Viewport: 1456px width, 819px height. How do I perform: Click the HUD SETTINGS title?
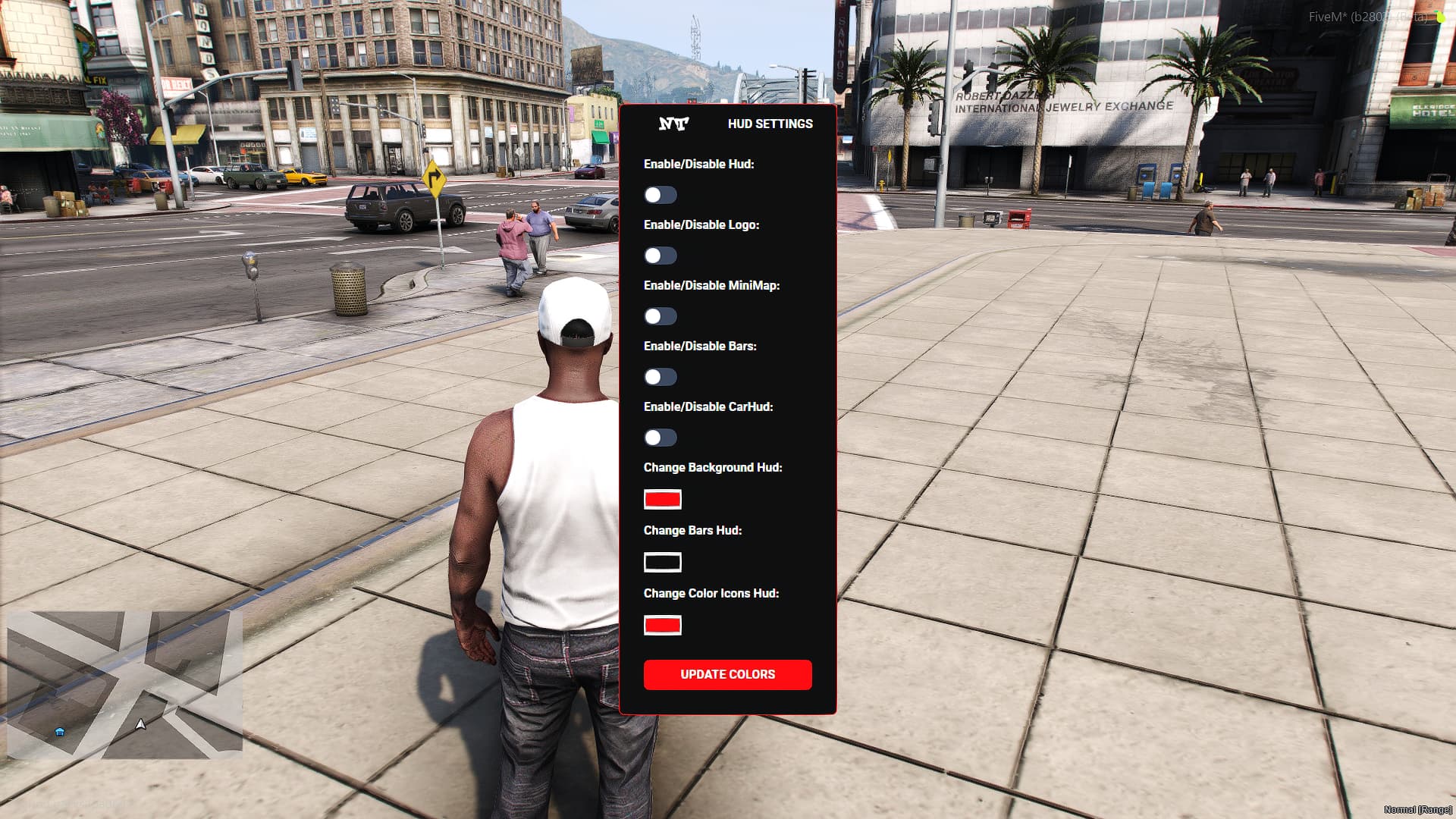(770, 124)
